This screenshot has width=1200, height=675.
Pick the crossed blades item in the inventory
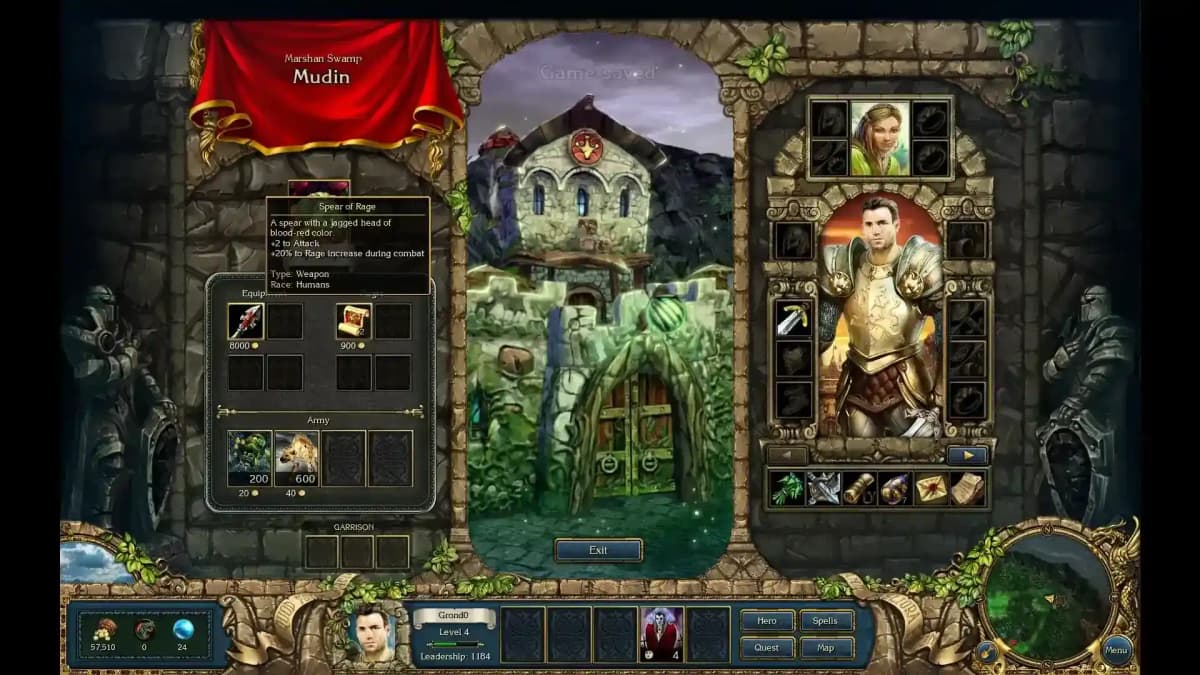click(x=824, y=489)
